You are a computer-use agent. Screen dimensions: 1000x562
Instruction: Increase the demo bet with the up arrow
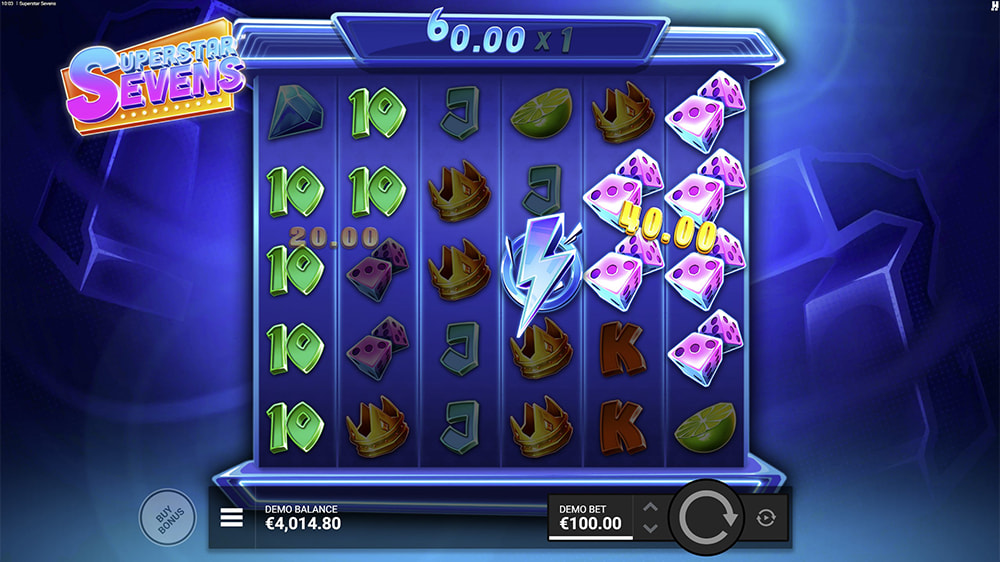(650, 508)
